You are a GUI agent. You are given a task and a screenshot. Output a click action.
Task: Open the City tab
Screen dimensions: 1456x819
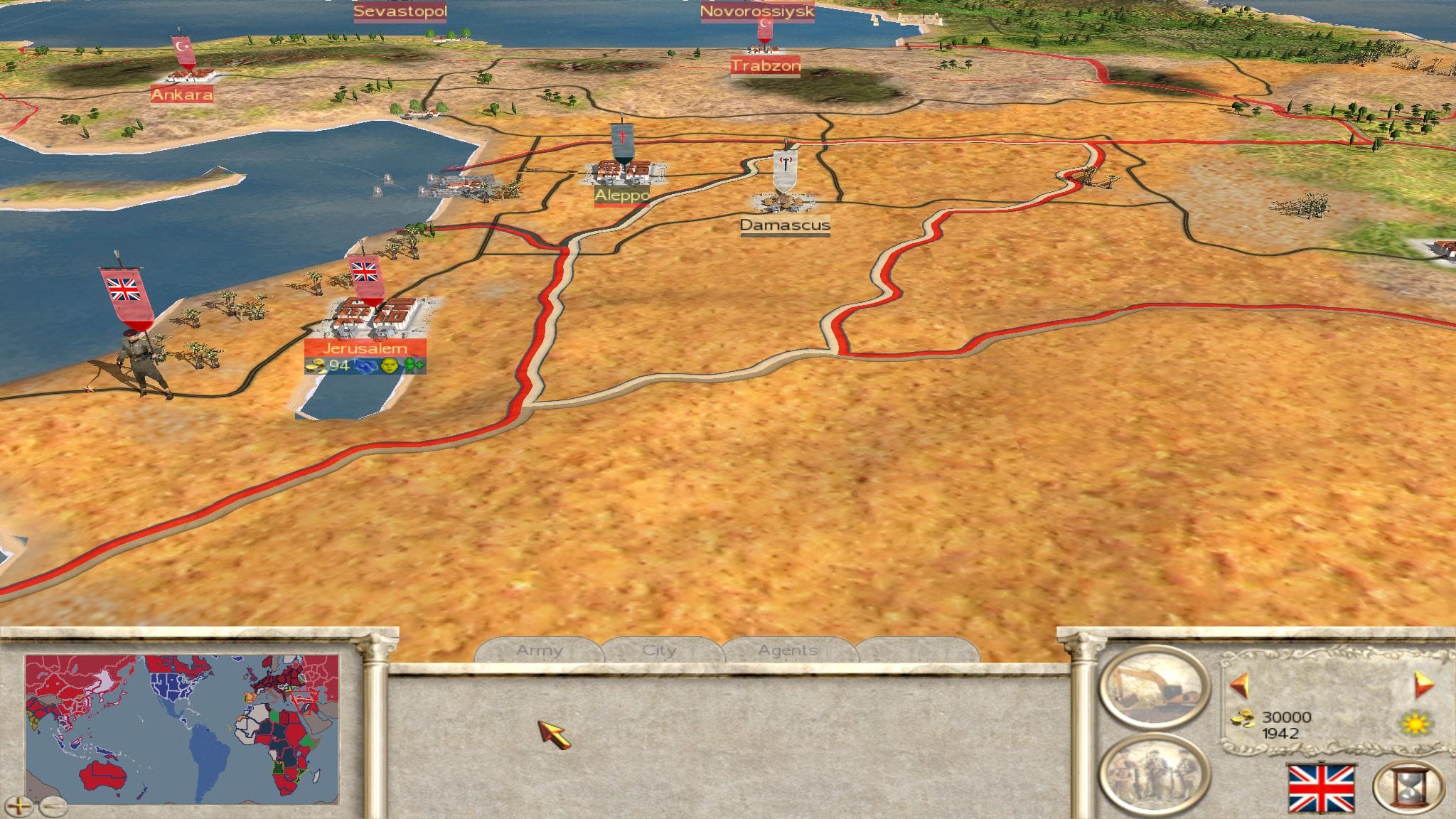coord(659,651)
